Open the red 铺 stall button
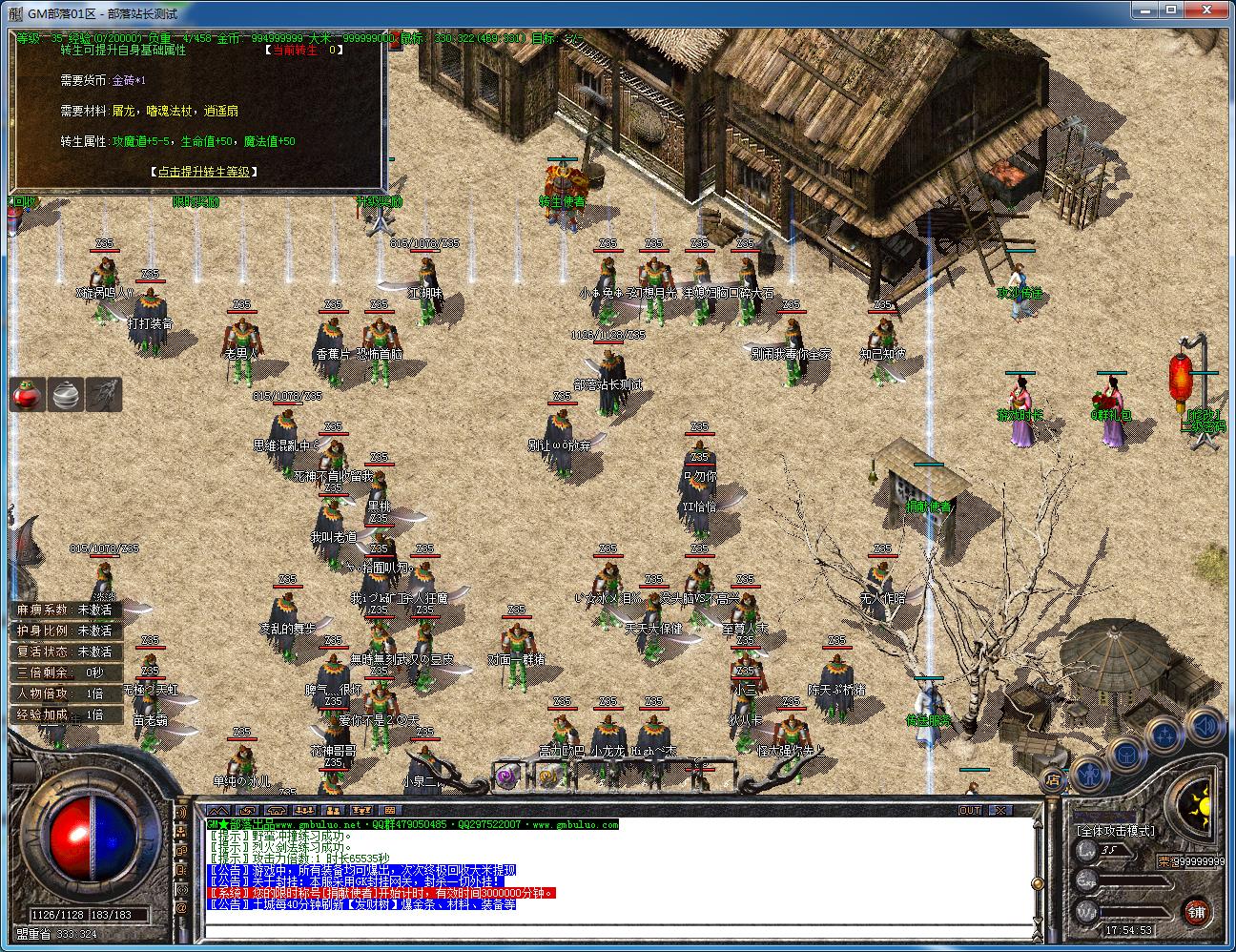The height and width of the screenshot is (952, 1236). (x=1197, y=911)
